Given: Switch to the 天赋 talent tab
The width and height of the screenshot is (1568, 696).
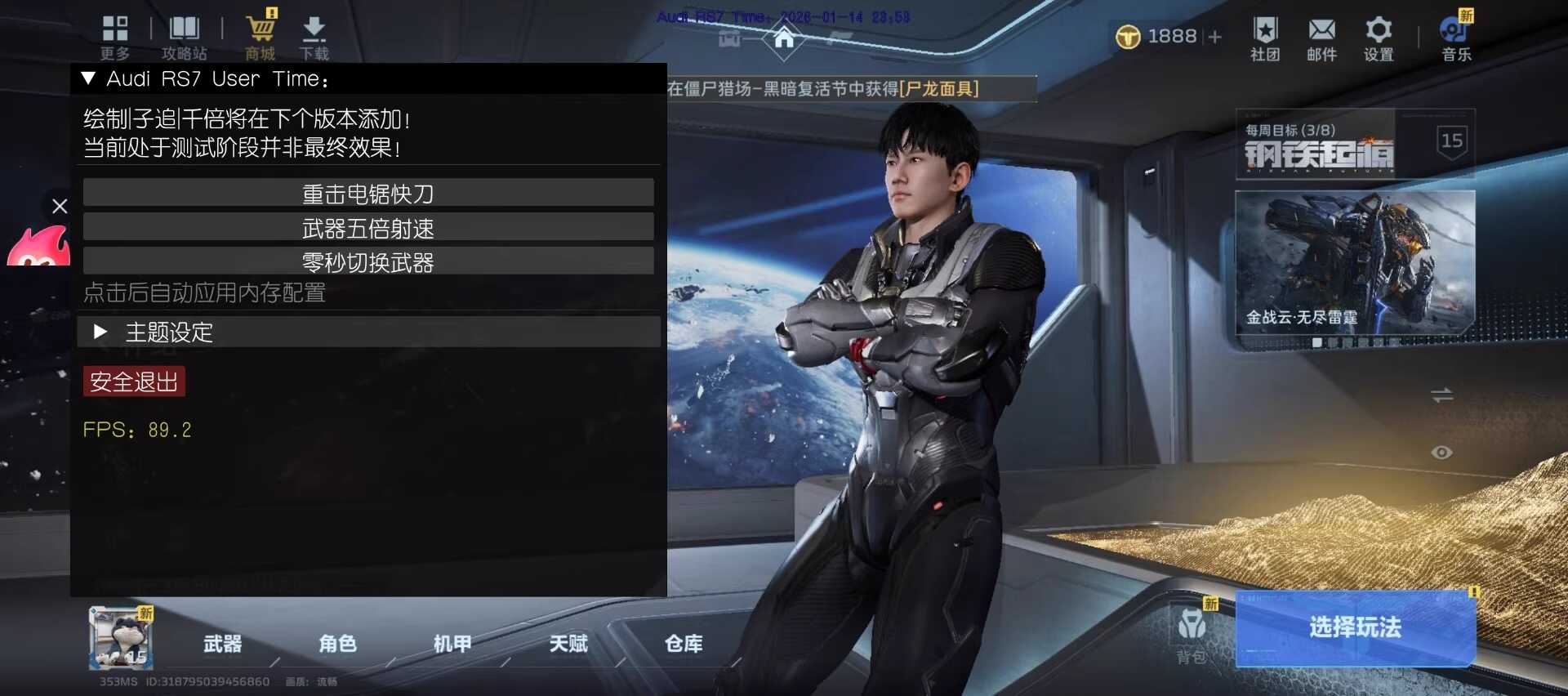Looking at the screenshot, I should tap(569, 645).
